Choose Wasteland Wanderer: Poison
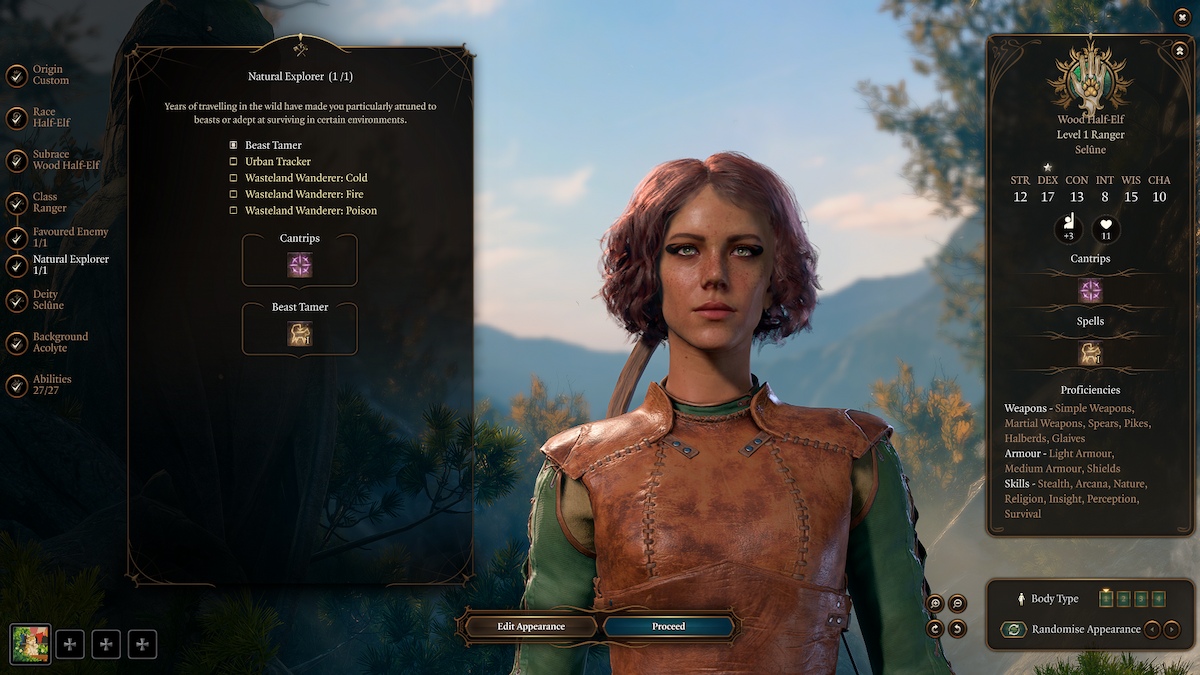Viewport: 1200px width, 675px height. [x=310, y=211]
